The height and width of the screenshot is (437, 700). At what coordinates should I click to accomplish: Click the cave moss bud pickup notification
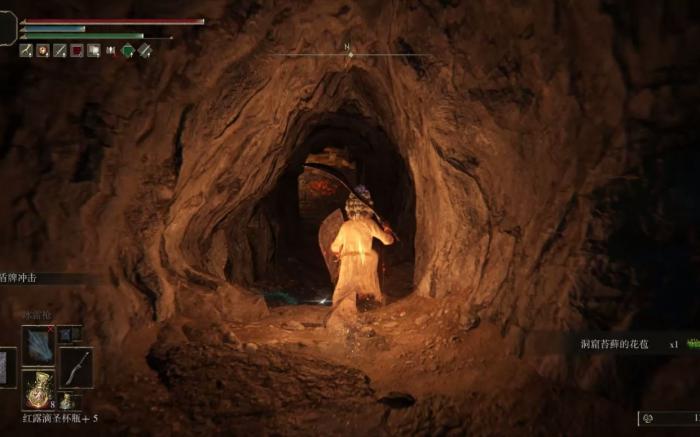click(616, 344)
